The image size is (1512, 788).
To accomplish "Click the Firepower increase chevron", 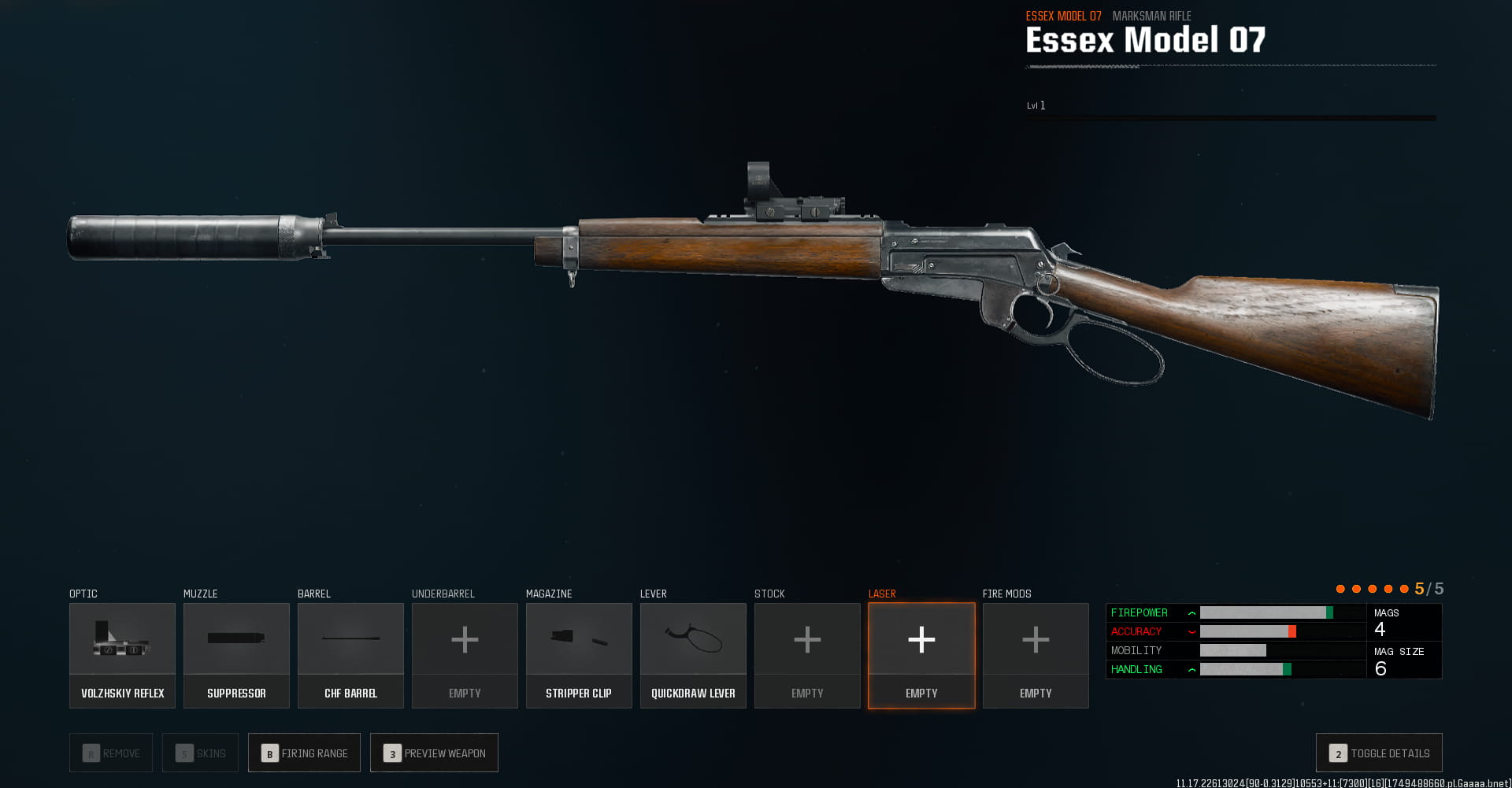I will [1191, 612].
